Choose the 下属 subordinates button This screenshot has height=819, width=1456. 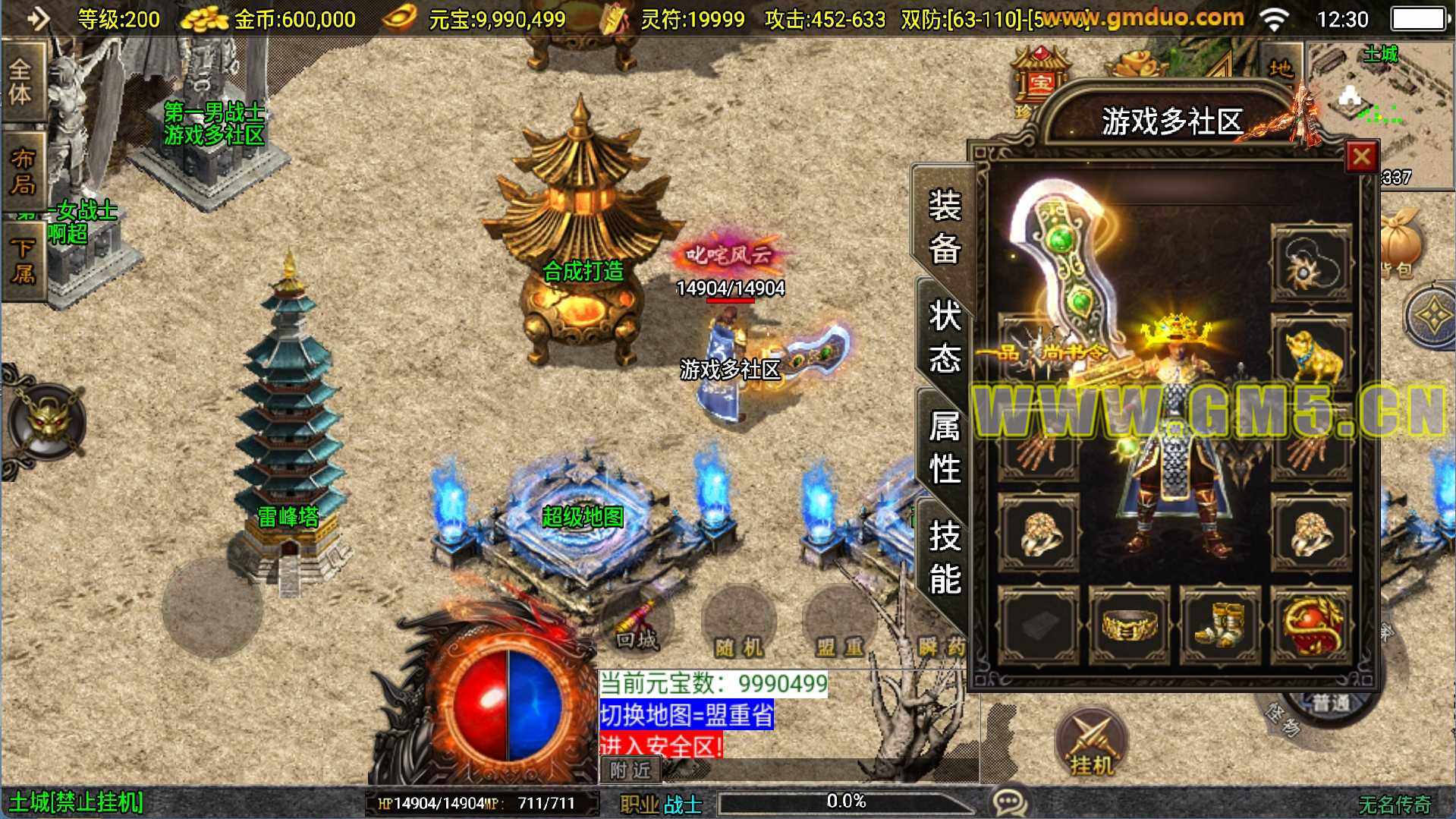coord(21,260)
